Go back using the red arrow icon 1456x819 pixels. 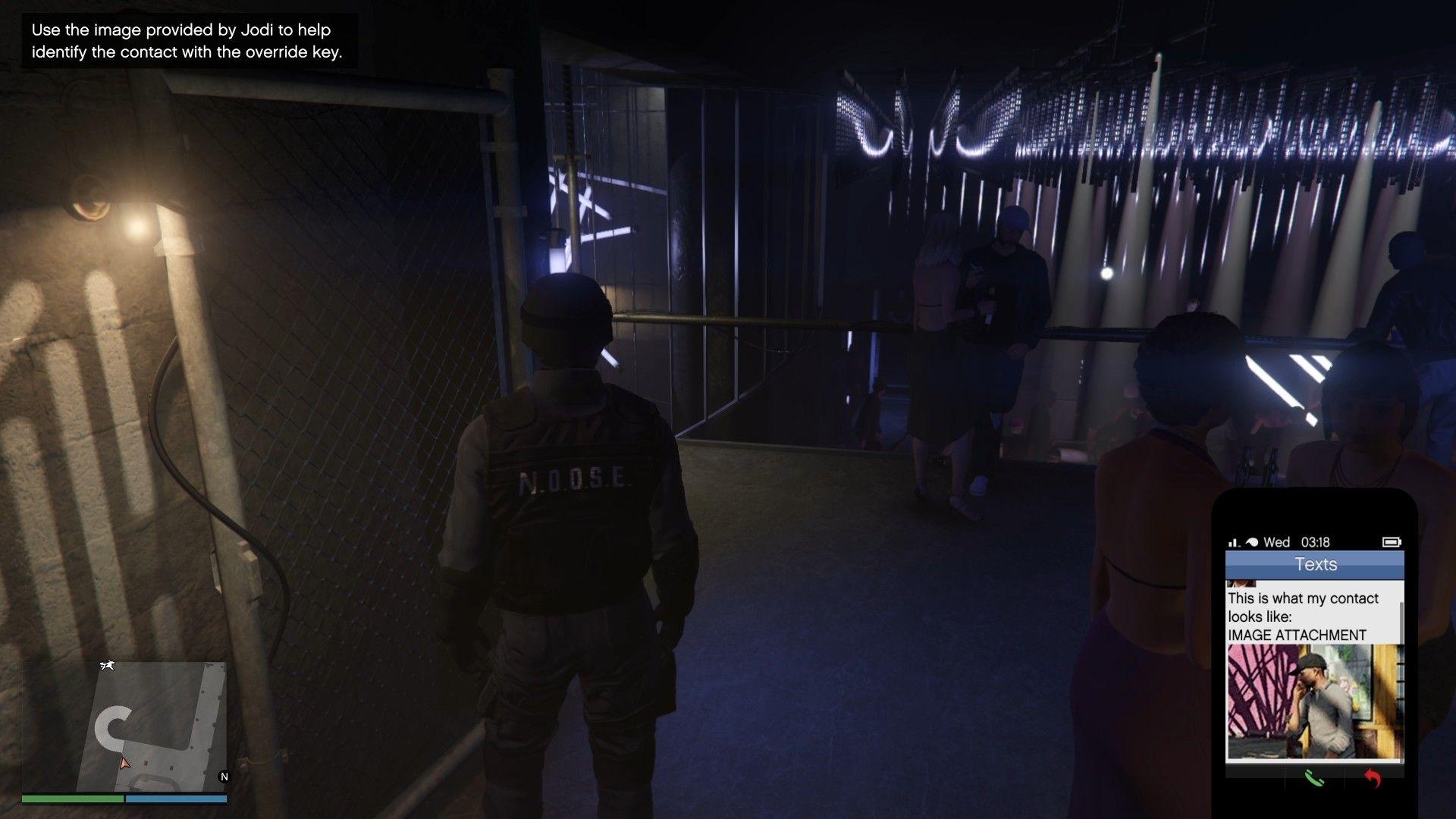[1373, 778]
